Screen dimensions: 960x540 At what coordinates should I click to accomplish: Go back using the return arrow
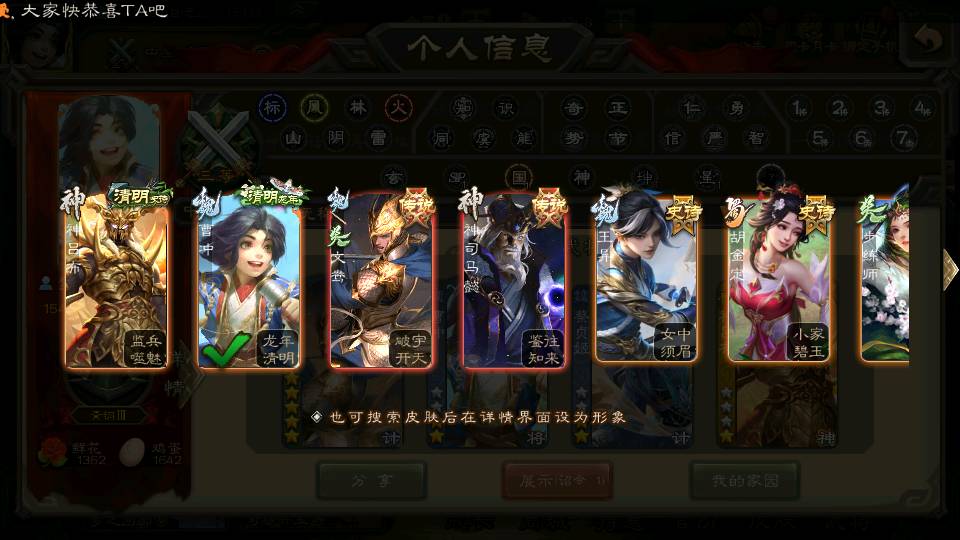coord(929,41)
